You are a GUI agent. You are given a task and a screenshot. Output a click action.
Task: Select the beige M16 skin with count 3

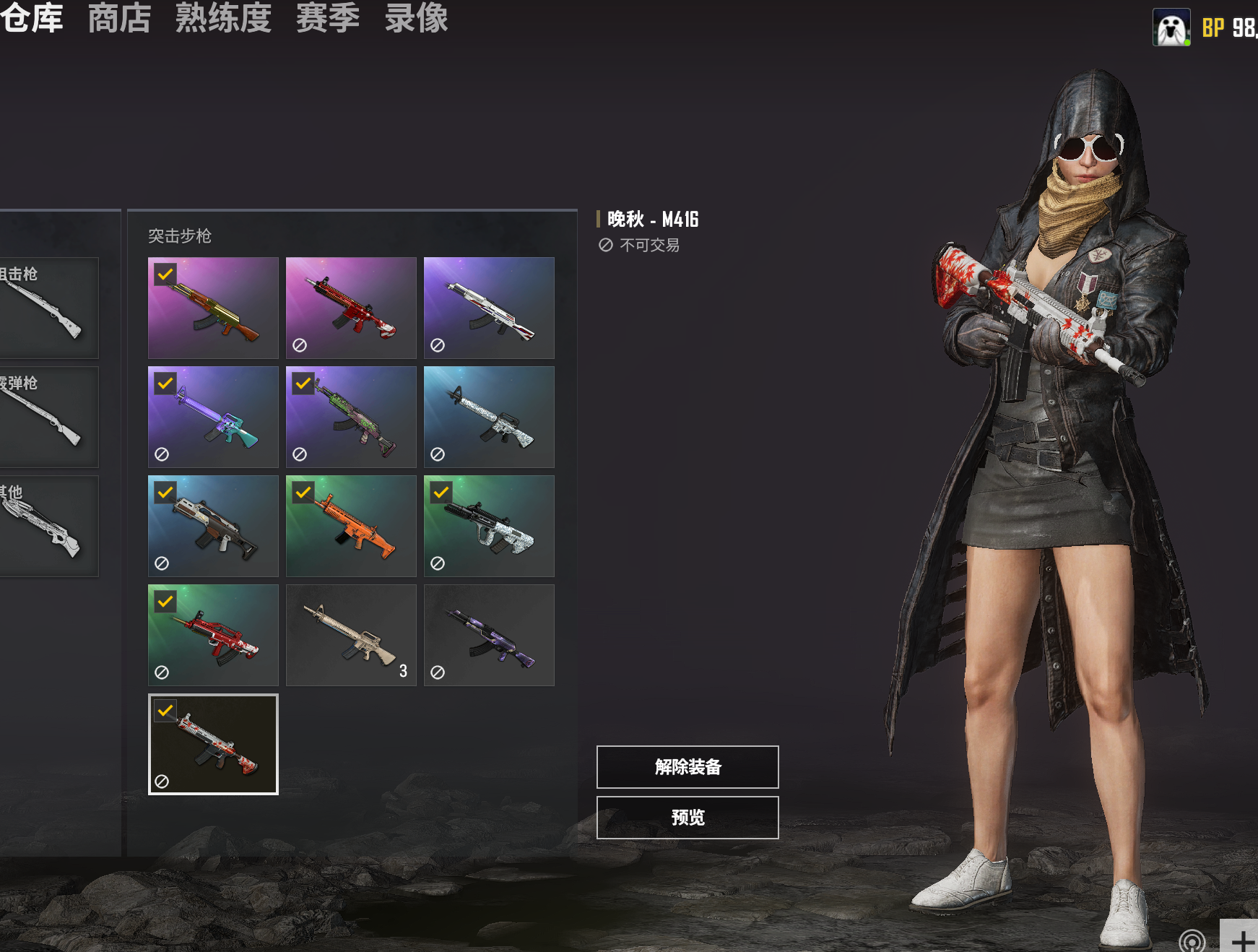[x=350, y=635]
